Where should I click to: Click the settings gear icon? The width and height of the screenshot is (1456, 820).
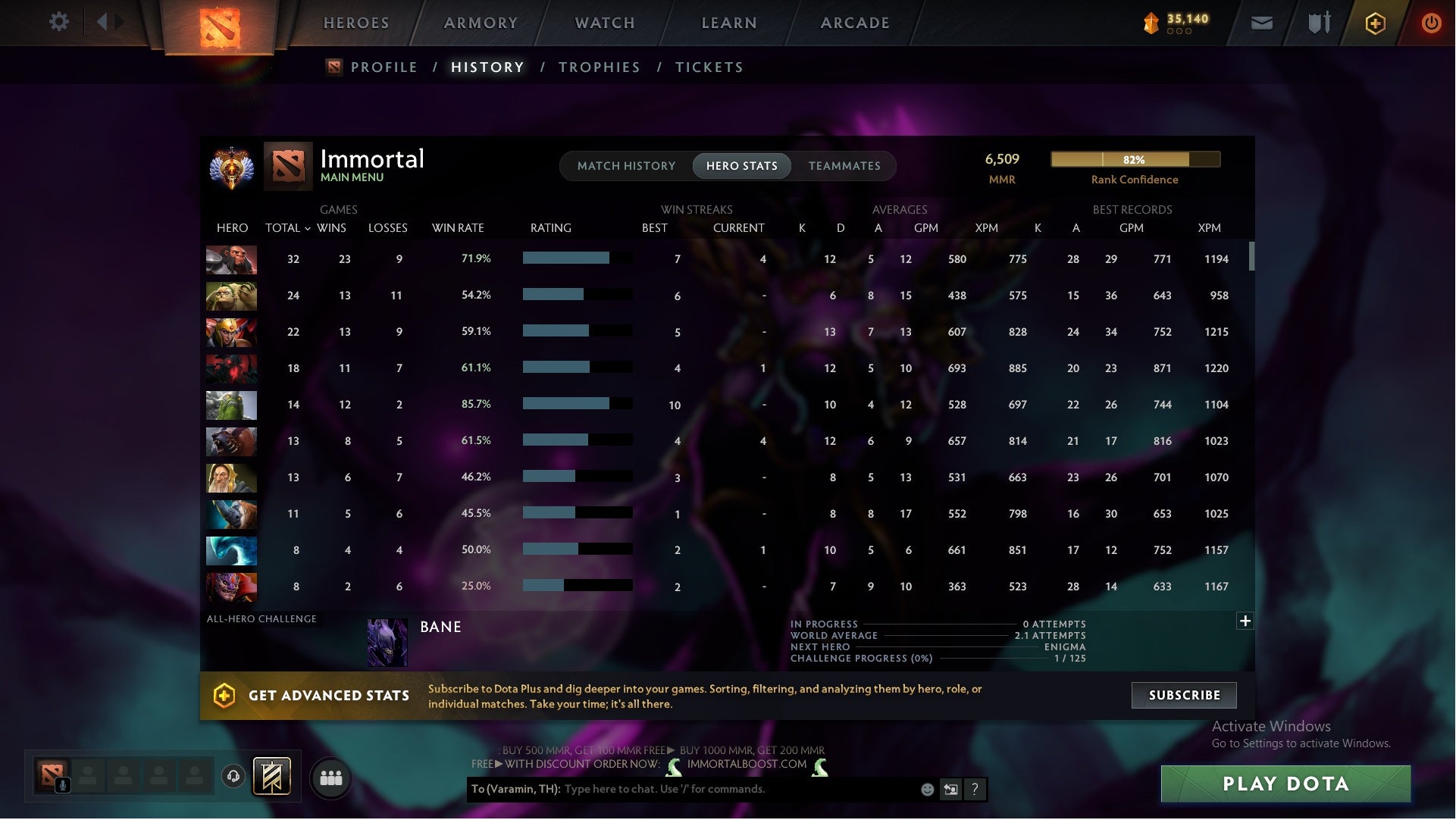59,22
